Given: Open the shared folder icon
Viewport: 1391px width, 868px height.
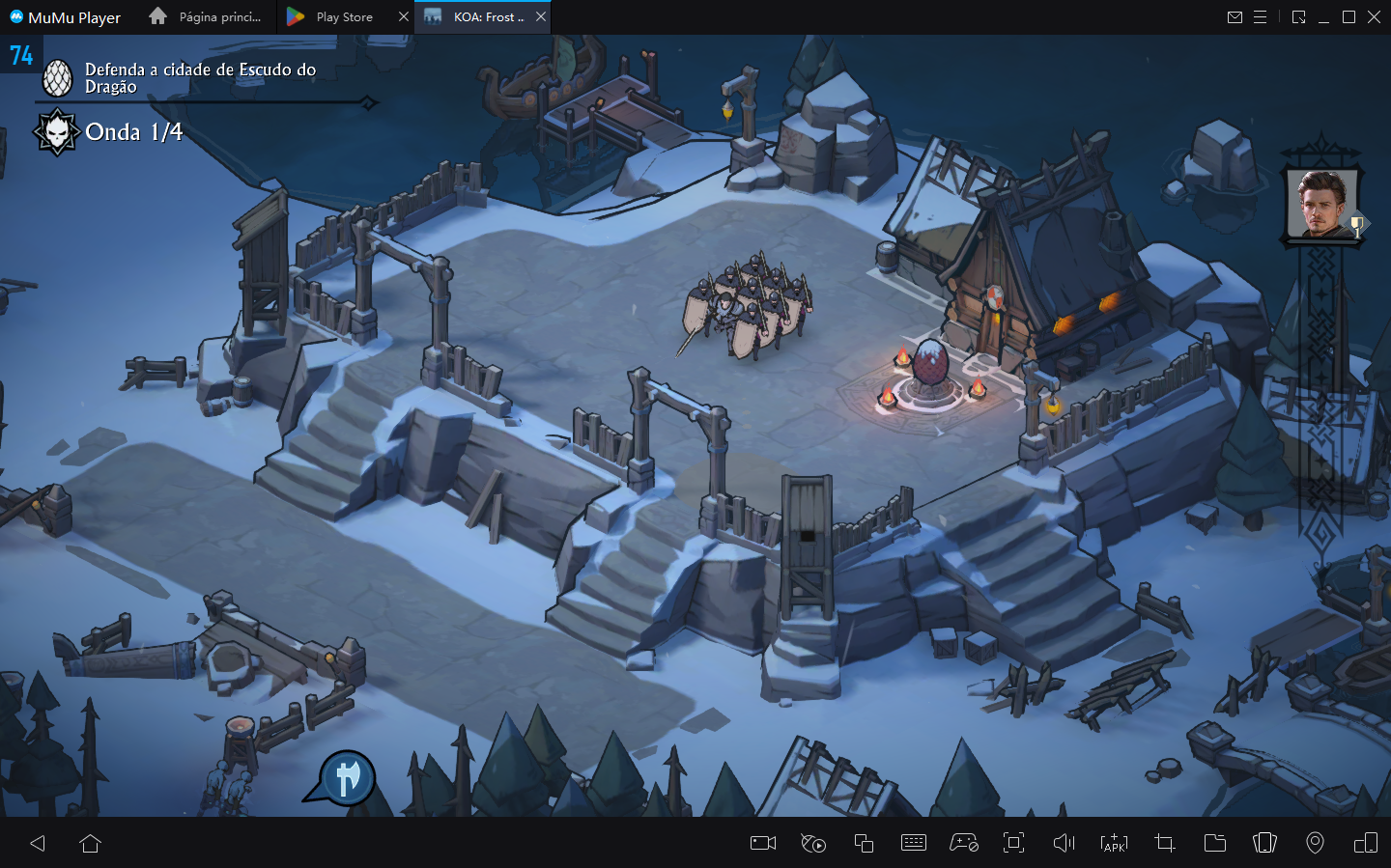Looking at the screenshot, I should click(x=1214, y=843).
